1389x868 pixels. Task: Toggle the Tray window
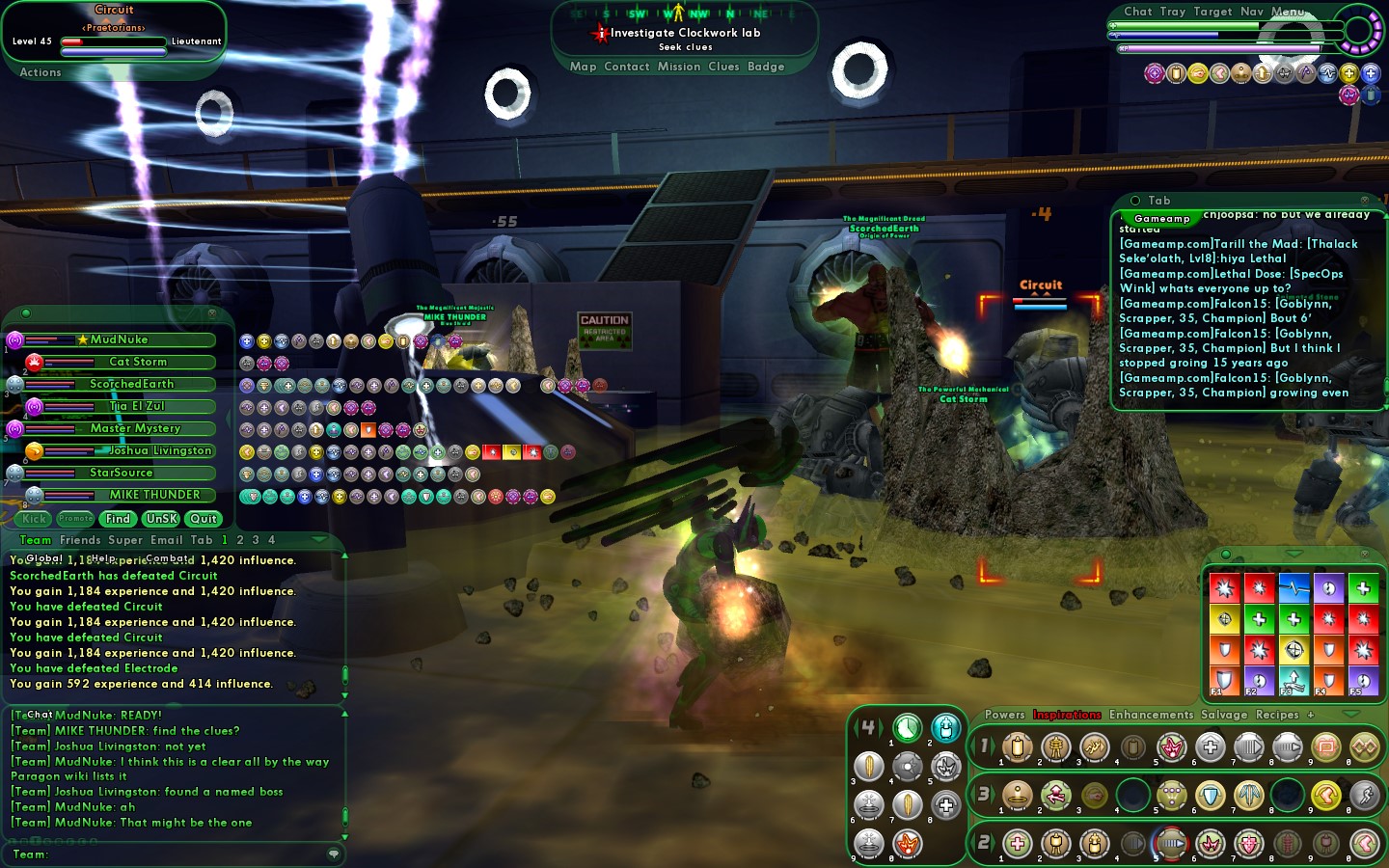[1172, 12]
